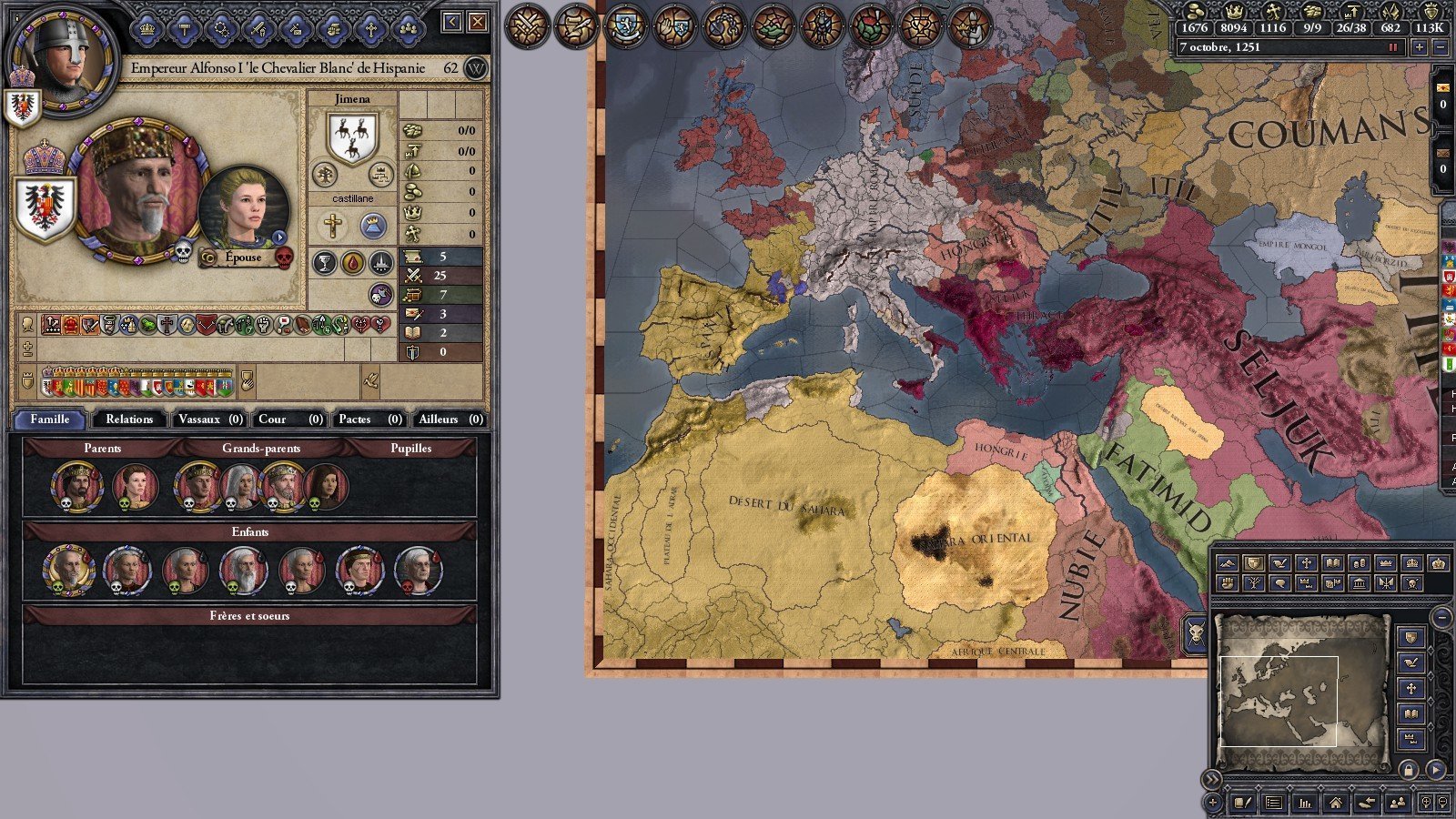Close the character panel

click(x=478, y=22)
